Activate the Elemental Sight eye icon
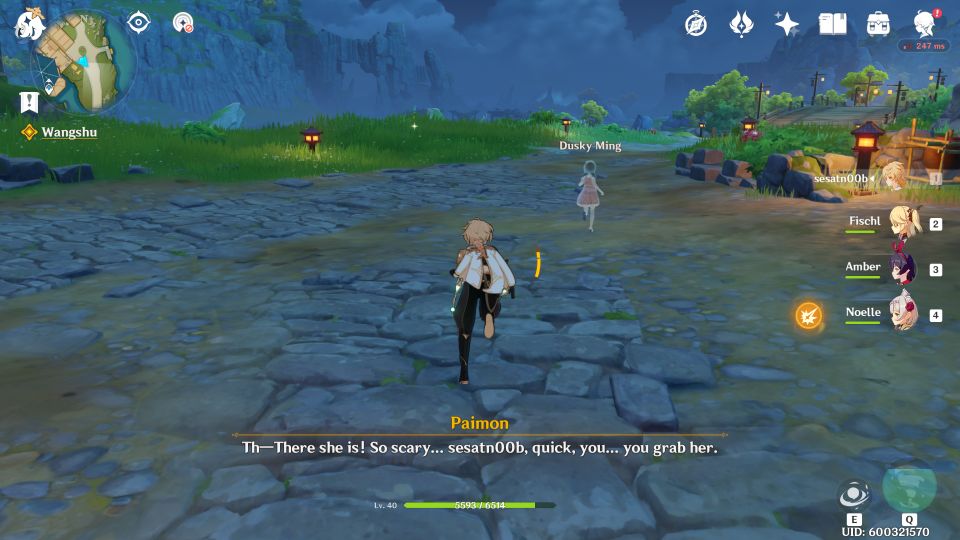 [x=138, y=22]
